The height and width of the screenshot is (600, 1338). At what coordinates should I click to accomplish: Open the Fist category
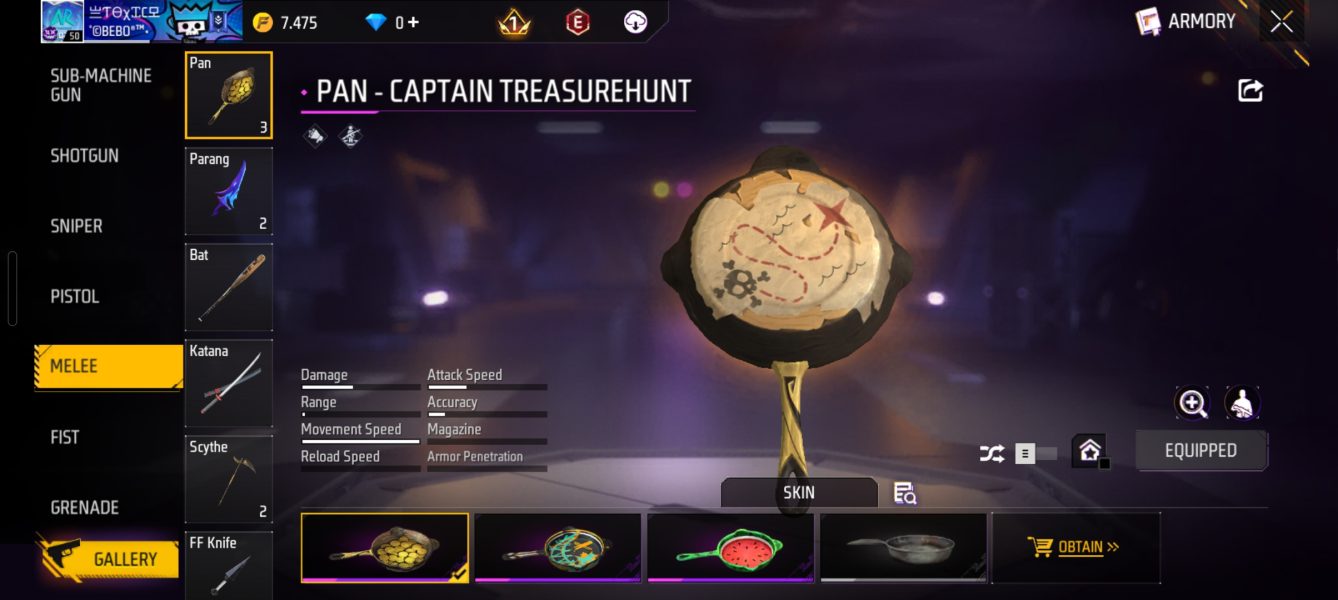65,437
